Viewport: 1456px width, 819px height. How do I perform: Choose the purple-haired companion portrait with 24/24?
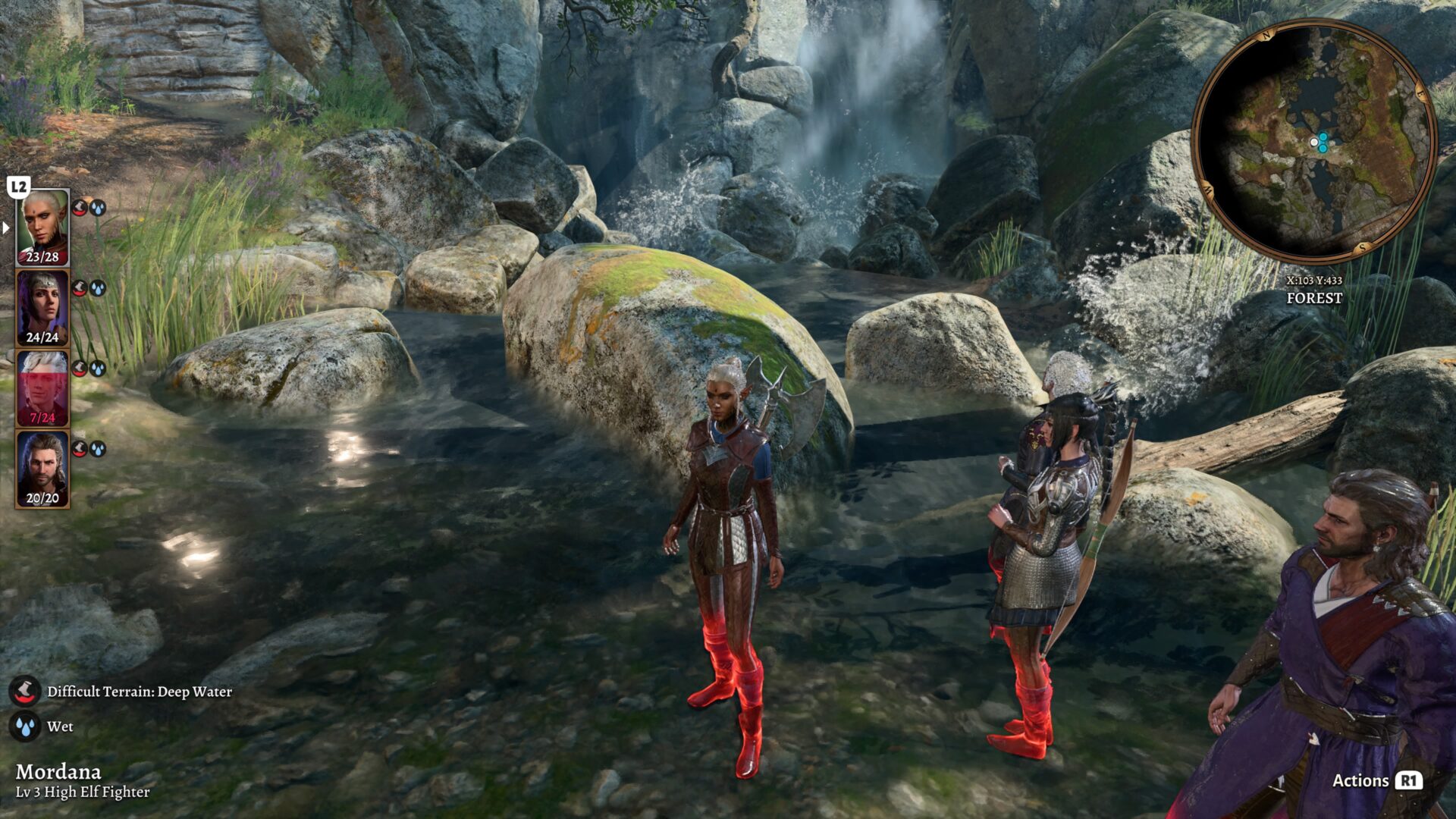click(42, 308)
